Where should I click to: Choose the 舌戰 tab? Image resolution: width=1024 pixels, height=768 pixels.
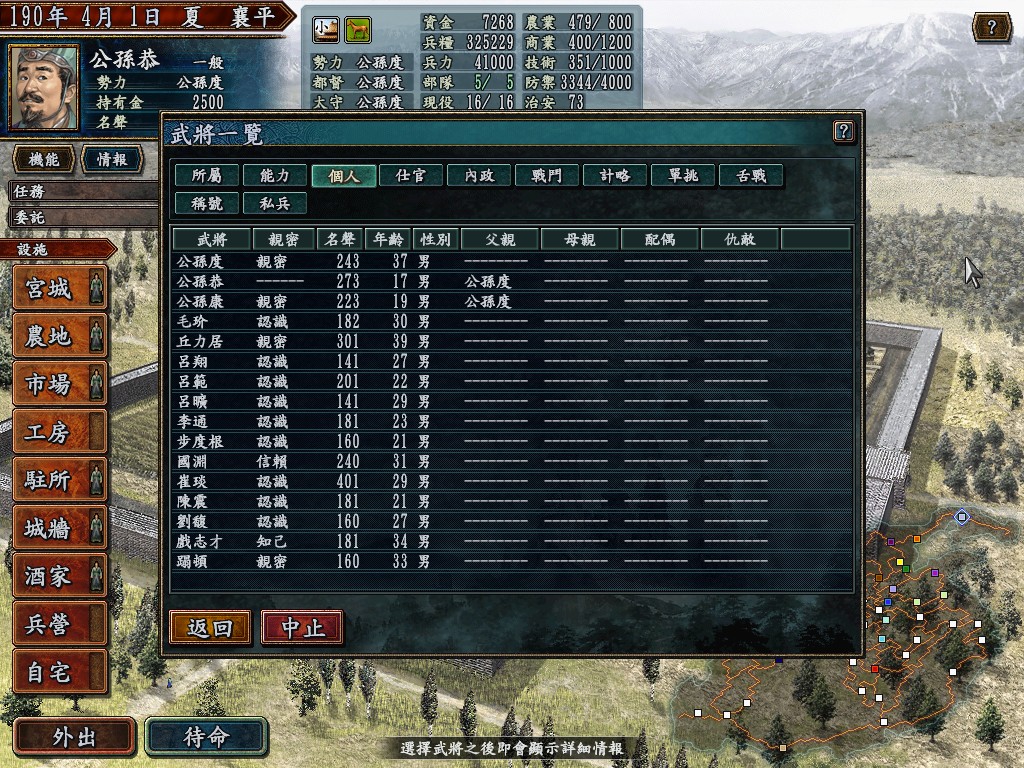click(x=751, y=175)
